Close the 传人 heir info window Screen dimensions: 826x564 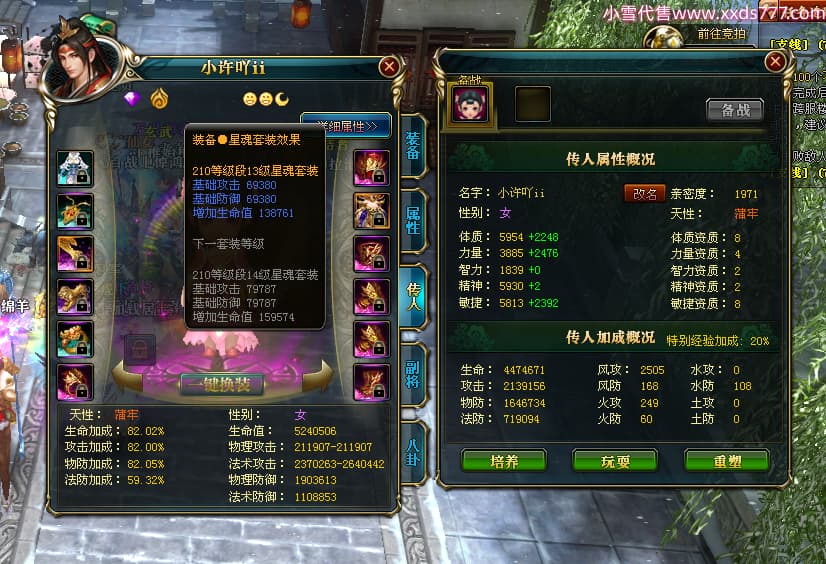(x=774, y=61)
